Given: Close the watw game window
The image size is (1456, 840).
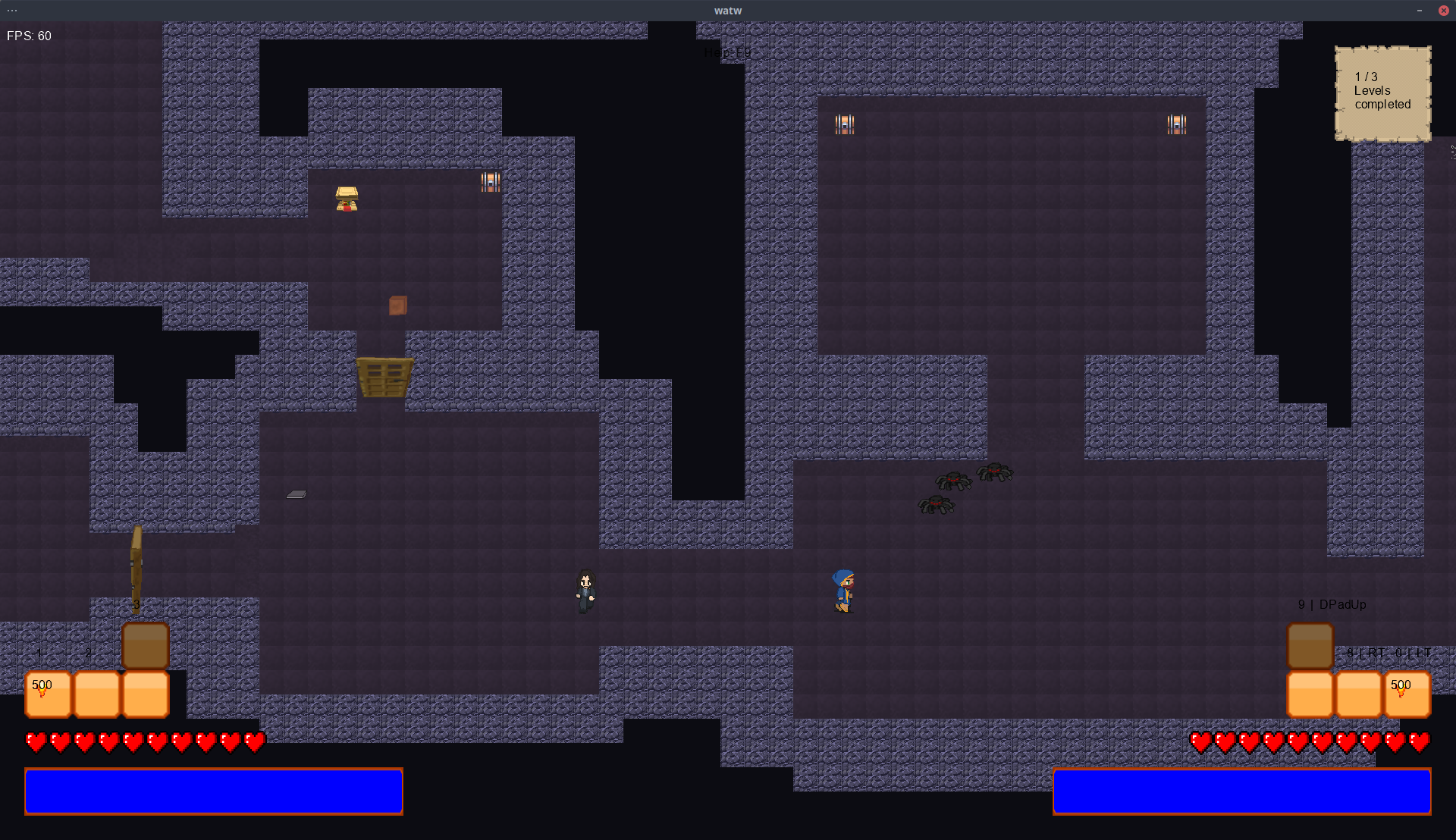Looking at the screenshot, I should (1443, 11).
